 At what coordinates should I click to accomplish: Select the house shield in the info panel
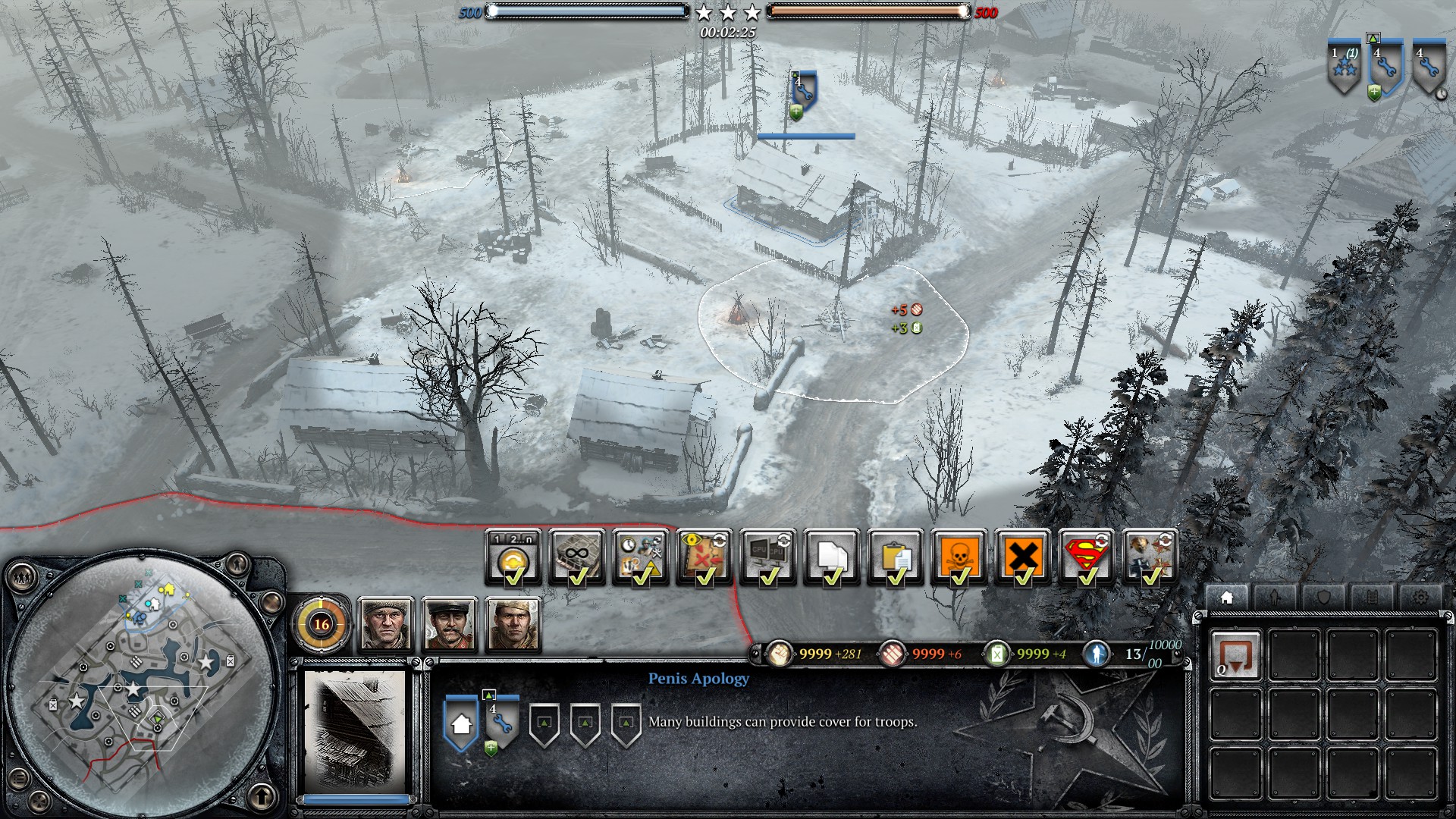point(461,724)
